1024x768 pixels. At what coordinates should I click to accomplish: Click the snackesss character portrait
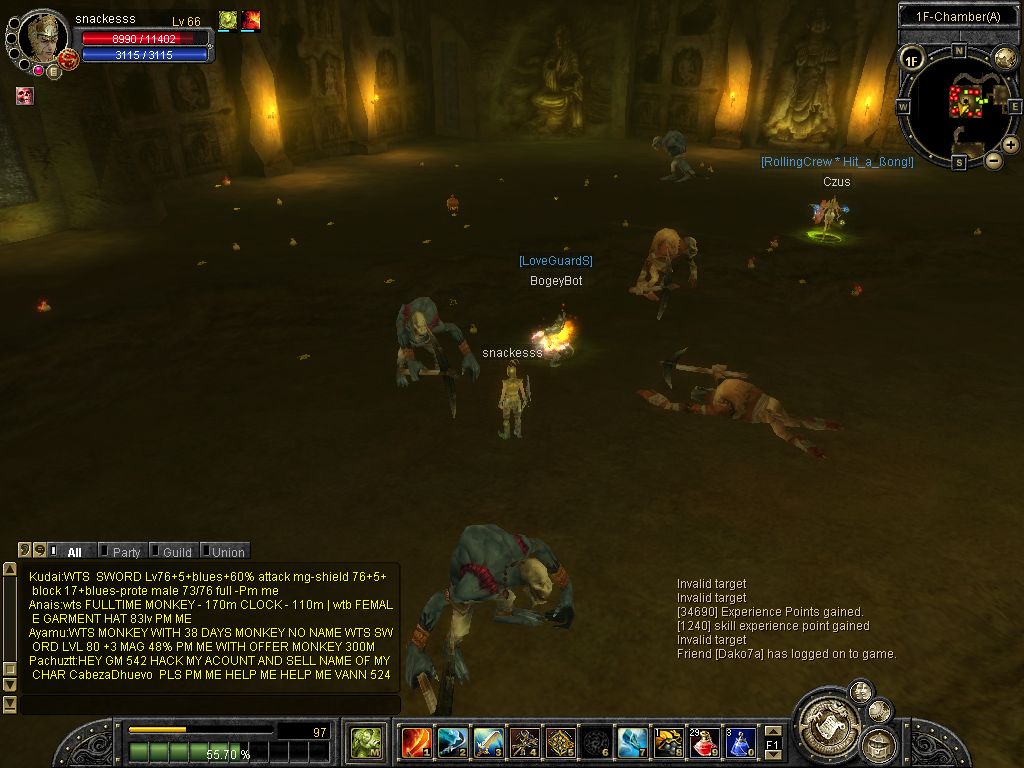point(44,38)
